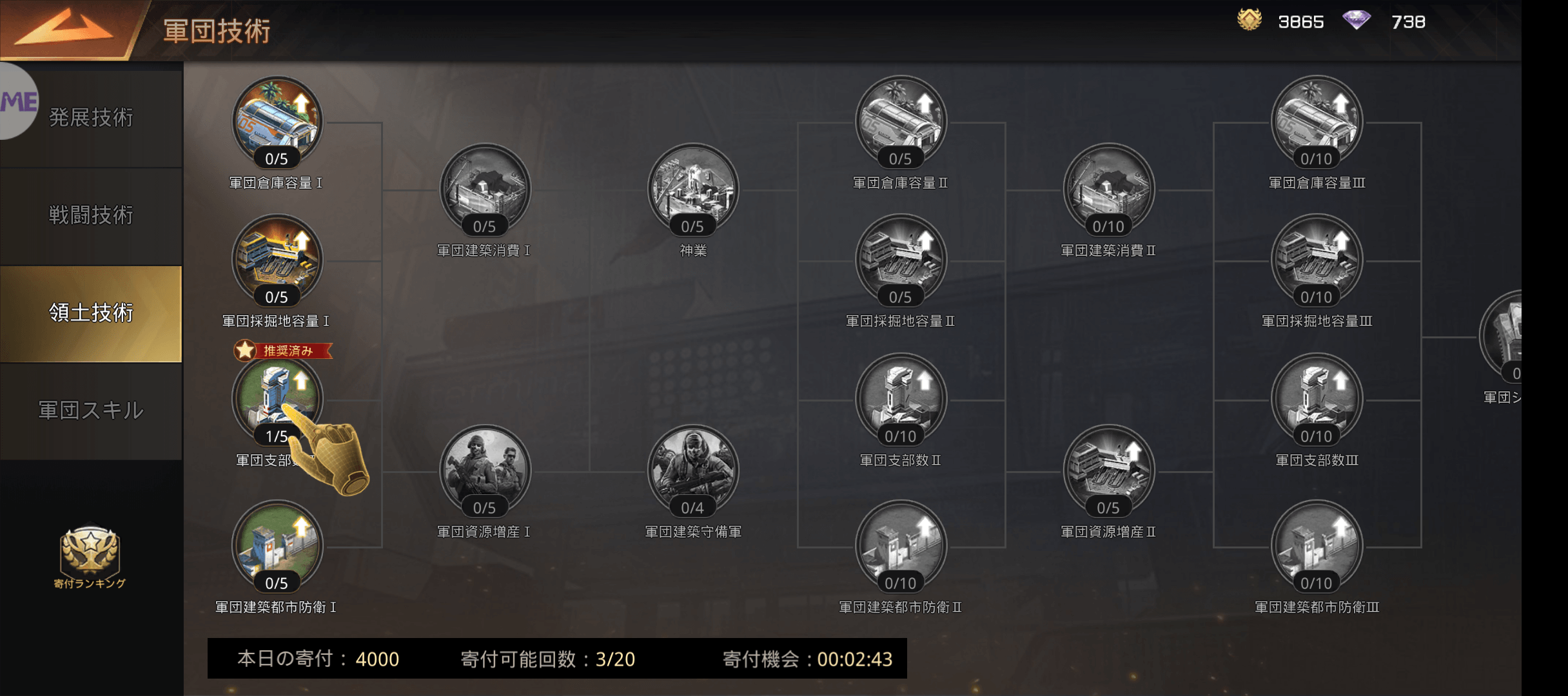Screen dimensions: 1568x696
Task: Open the 軍団建築都市防衛 I tech node
Action: [277, 546]
